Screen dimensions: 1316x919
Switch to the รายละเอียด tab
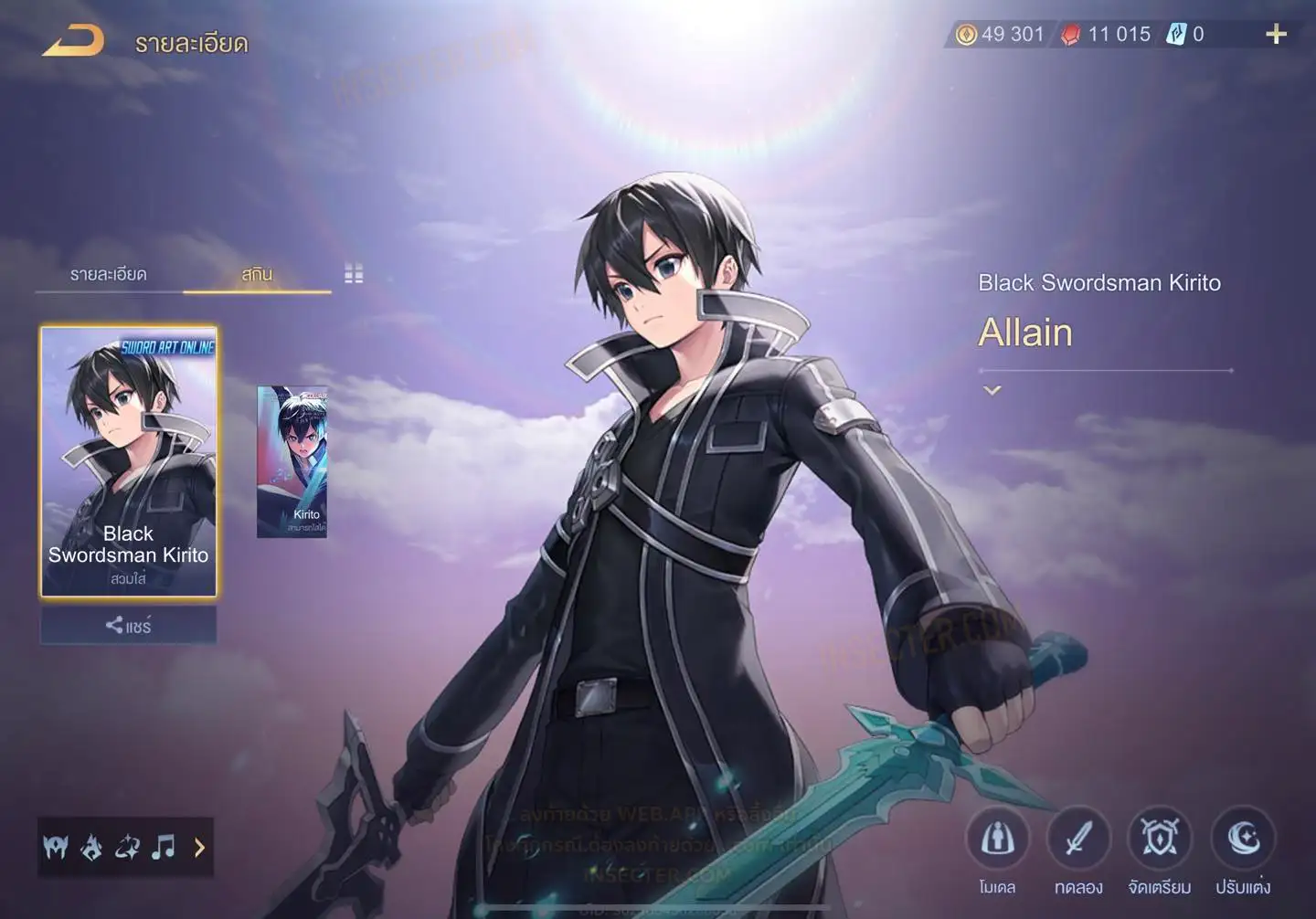108,274
